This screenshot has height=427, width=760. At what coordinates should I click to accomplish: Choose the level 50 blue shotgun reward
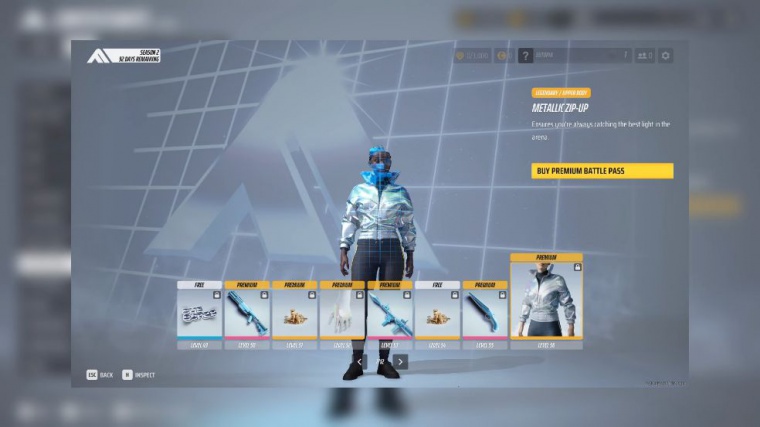click(247, 314)
